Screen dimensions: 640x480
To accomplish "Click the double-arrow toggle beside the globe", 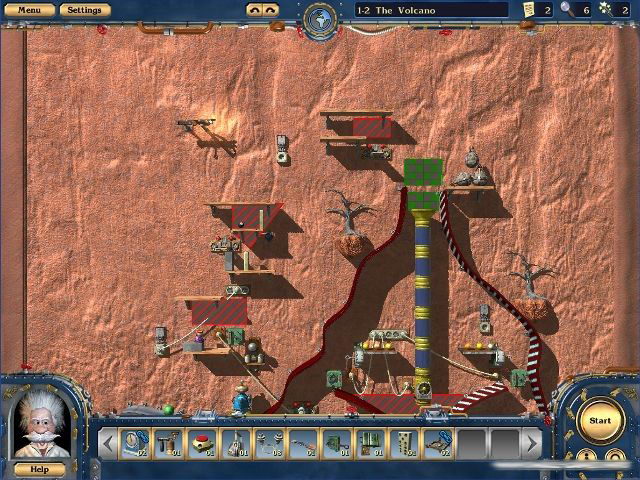I will [262, 10].
